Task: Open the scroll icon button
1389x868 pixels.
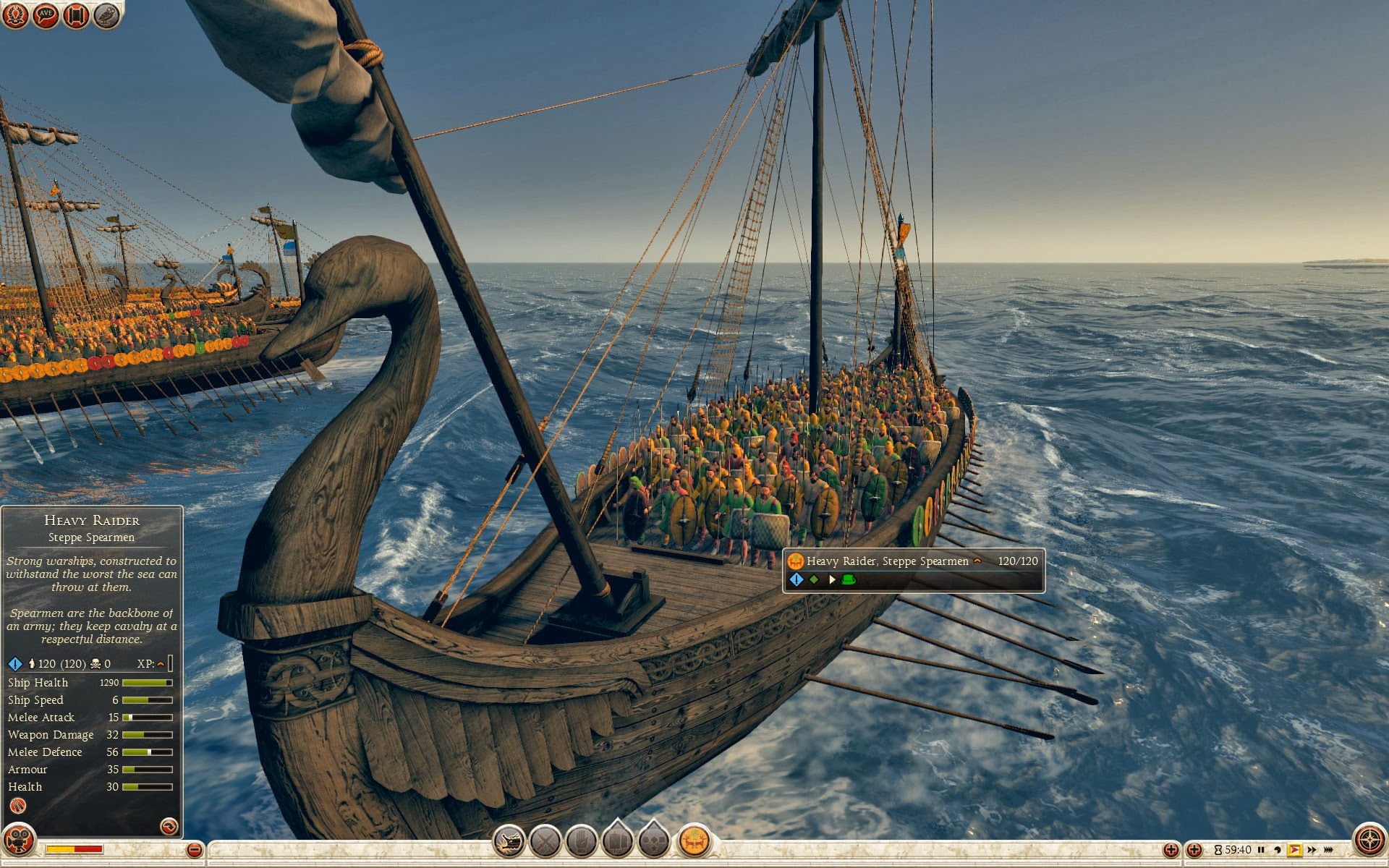Action: click(76, 14)
